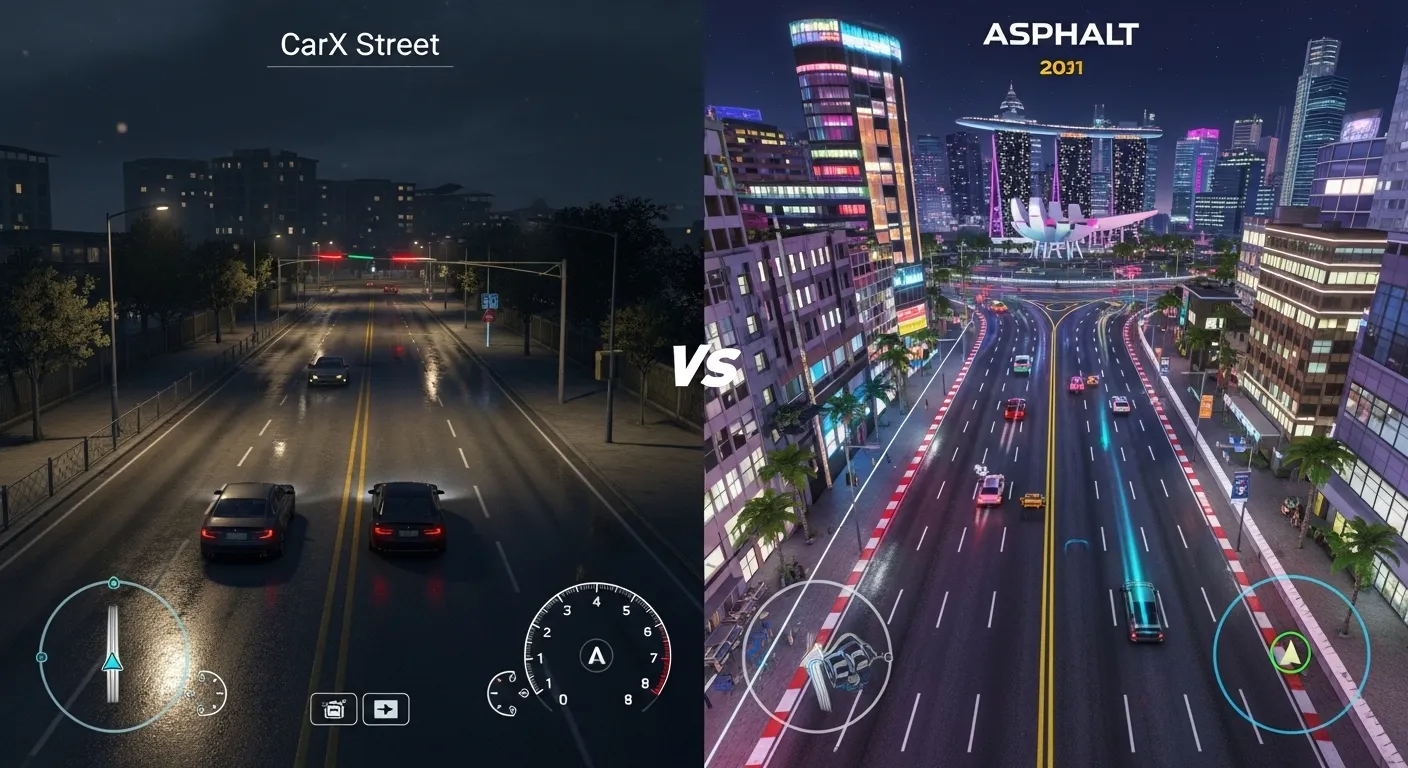Click the arrow fast-travel icon beside the camera
The height and width of the screenshot is (768, 1408).
pos(385,709)
